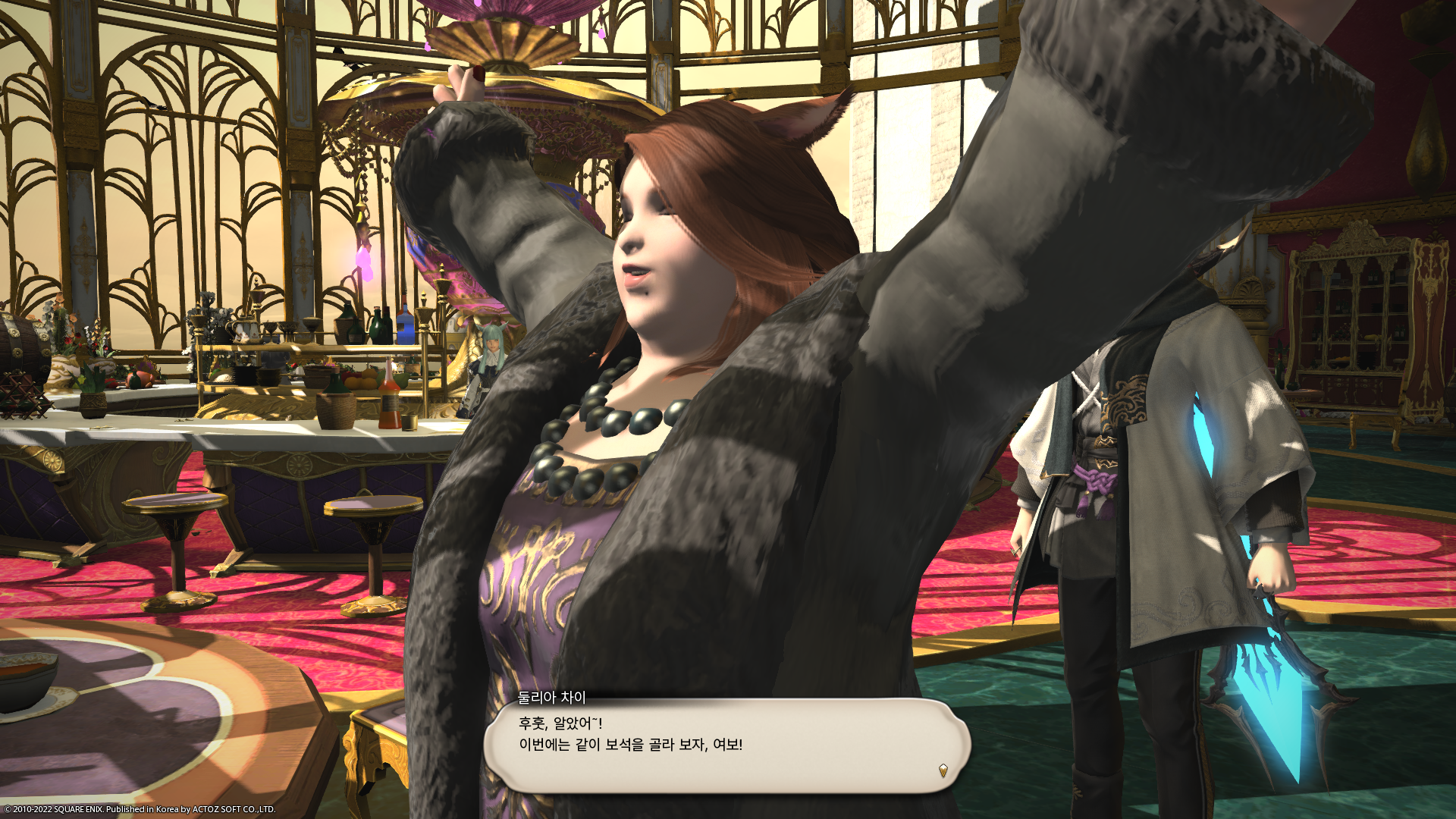Advance the dialogue using the arrow indicator
The image size is (1456, 819).
click(x=943, y=770)
